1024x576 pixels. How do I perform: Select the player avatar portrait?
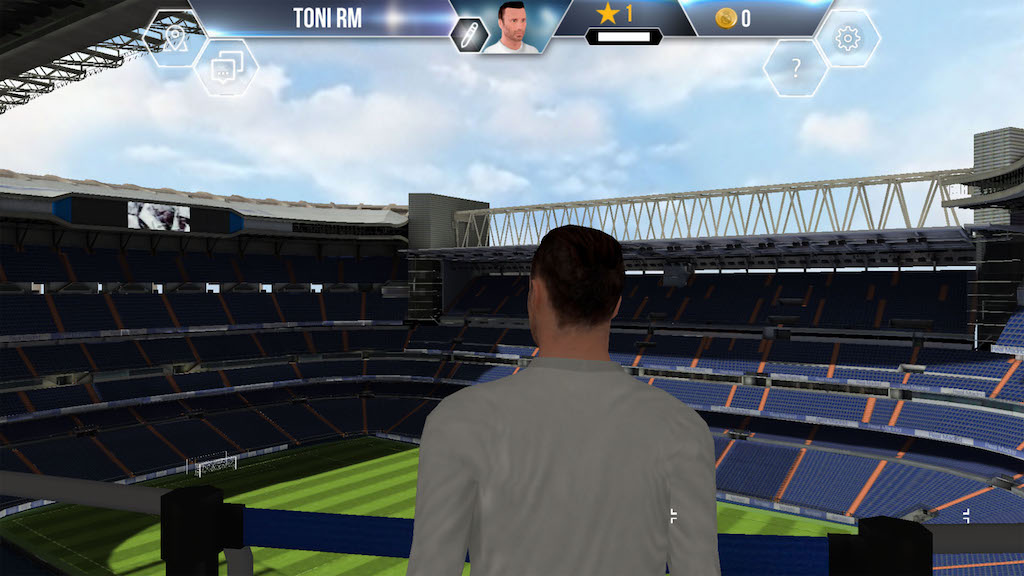coord(511,27)
